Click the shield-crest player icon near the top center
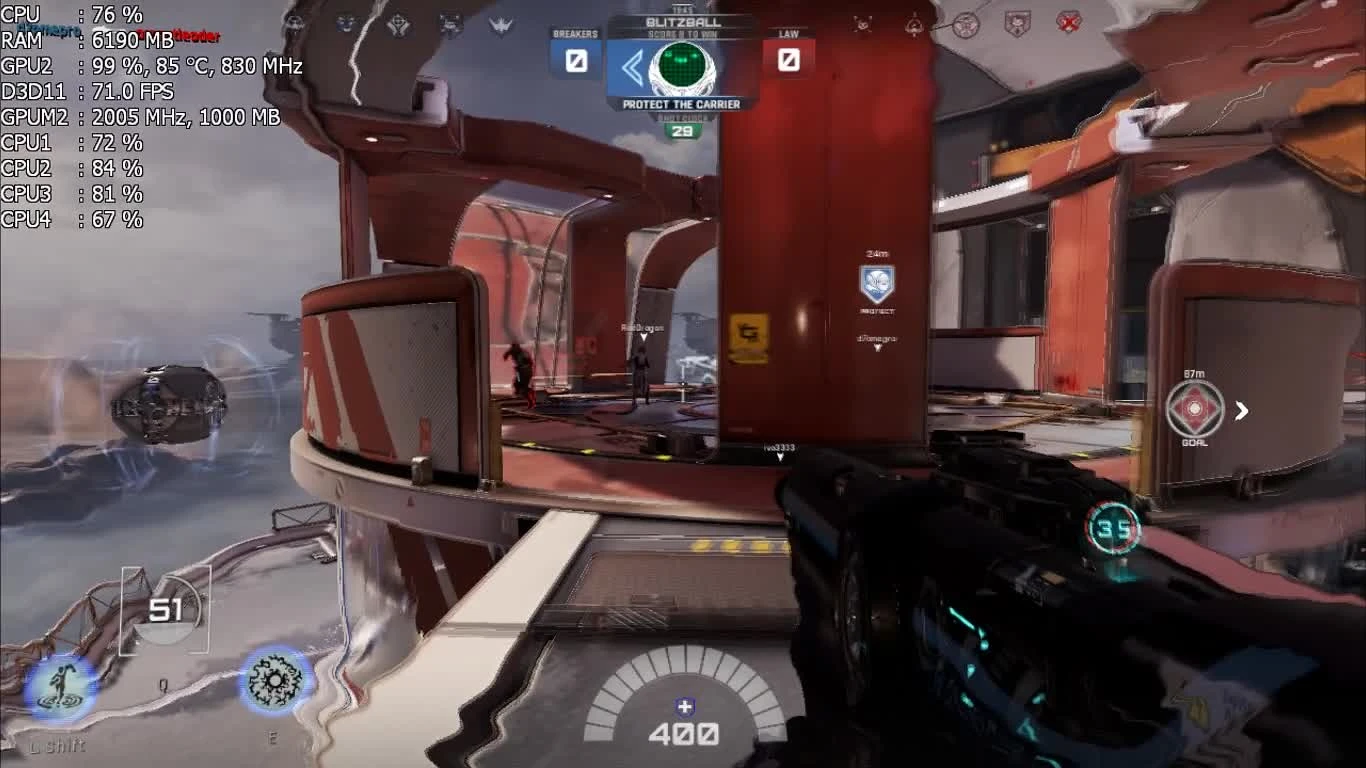Viewport: 1366px width, 768px height. [x=1018, y=22]
